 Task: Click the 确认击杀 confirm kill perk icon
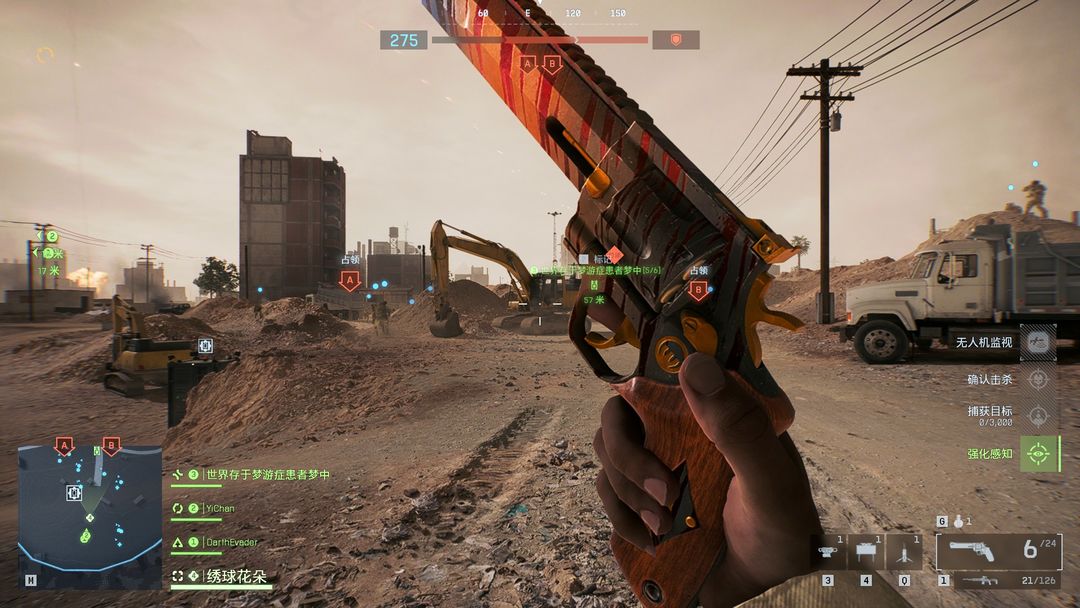tap(1039, 379)
